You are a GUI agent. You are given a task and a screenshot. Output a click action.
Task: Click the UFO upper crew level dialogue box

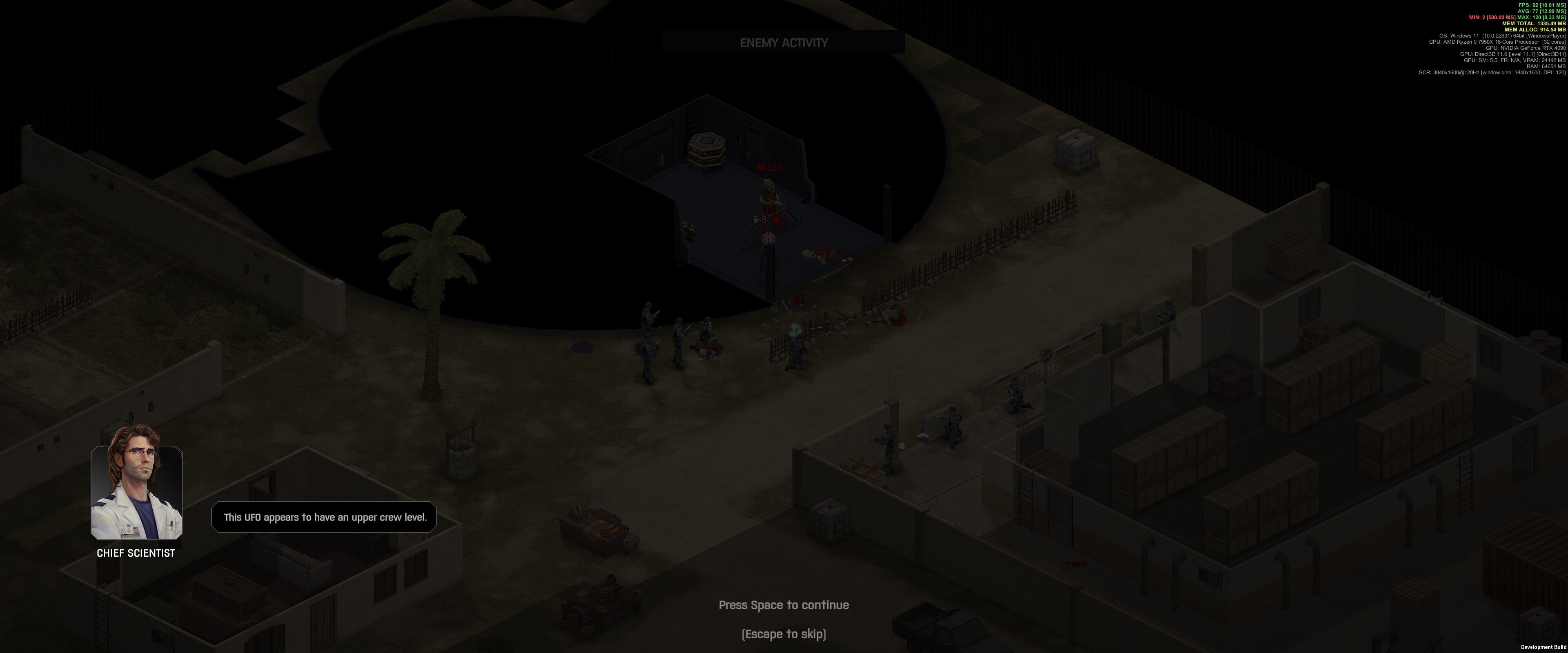point(324,517)
